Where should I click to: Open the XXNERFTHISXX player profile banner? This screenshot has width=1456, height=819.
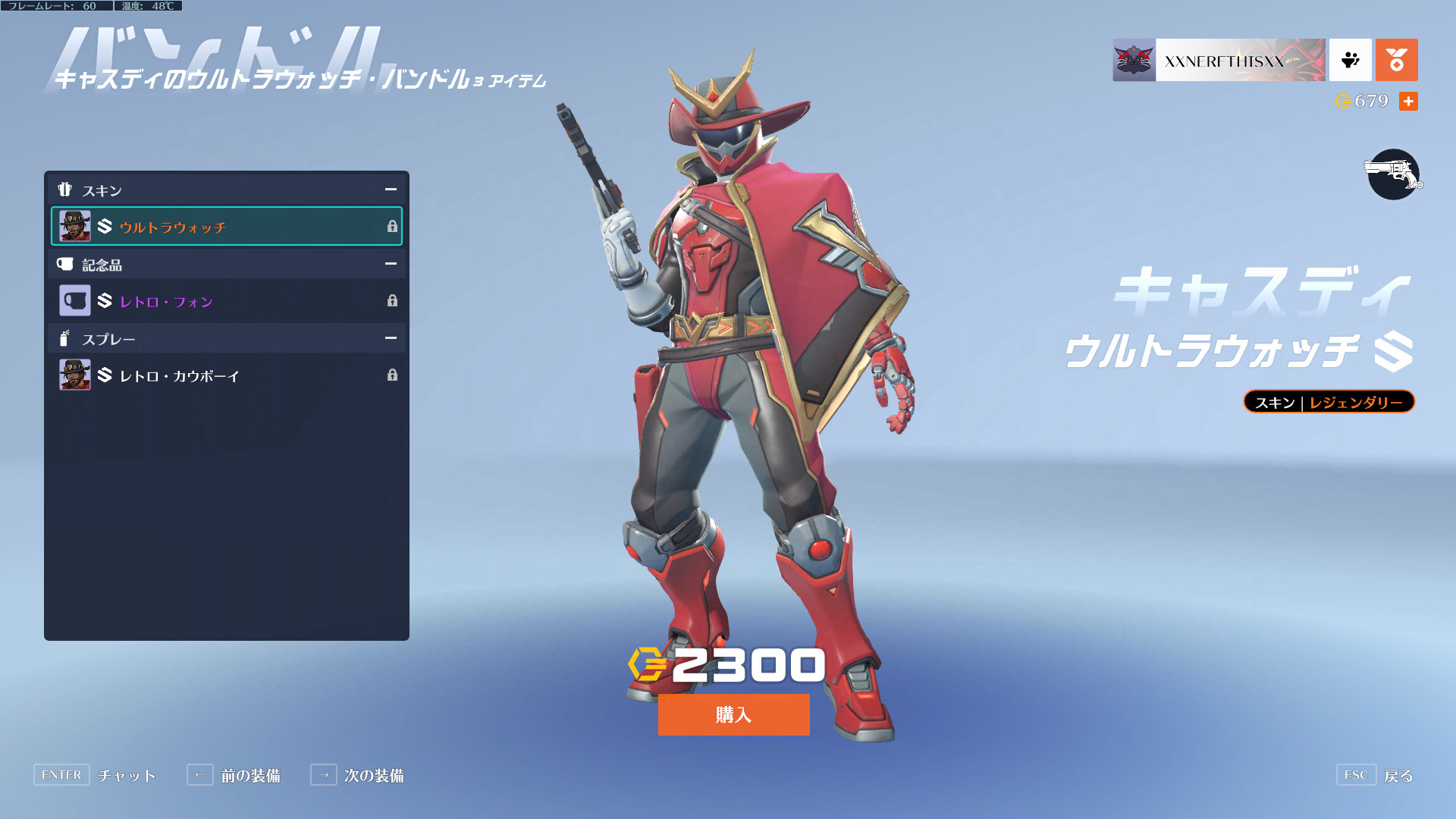(1219, 60)
